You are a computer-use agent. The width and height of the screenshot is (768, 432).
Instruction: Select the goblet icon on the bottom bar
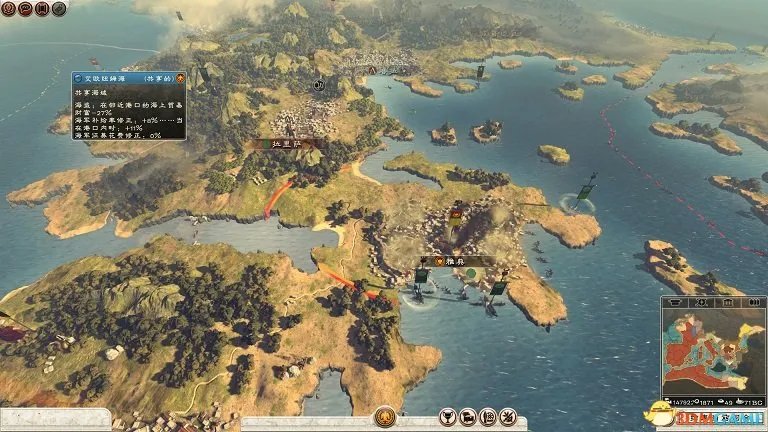point(445,418)
